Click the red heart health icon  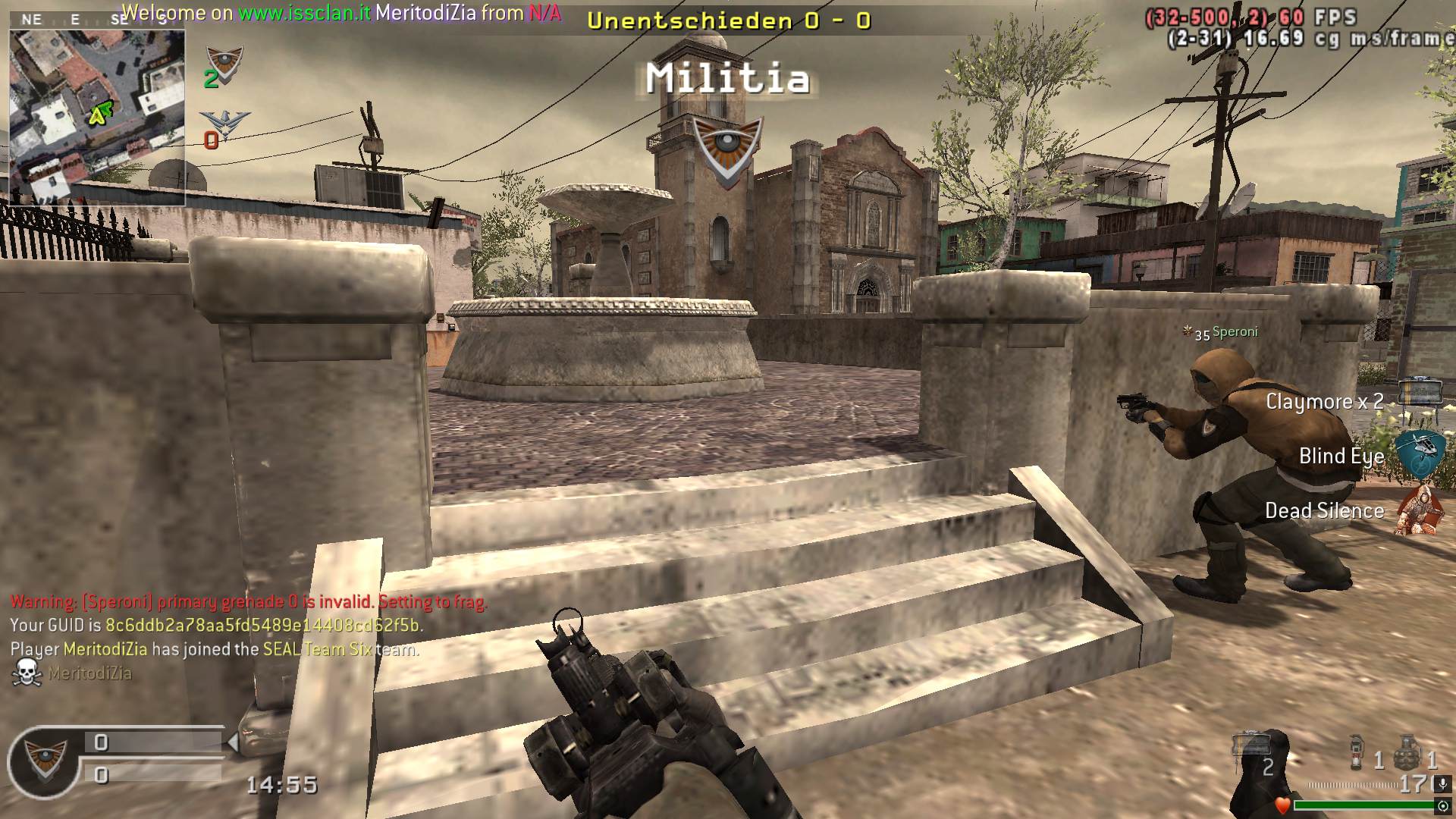(x=1282, y=805)
